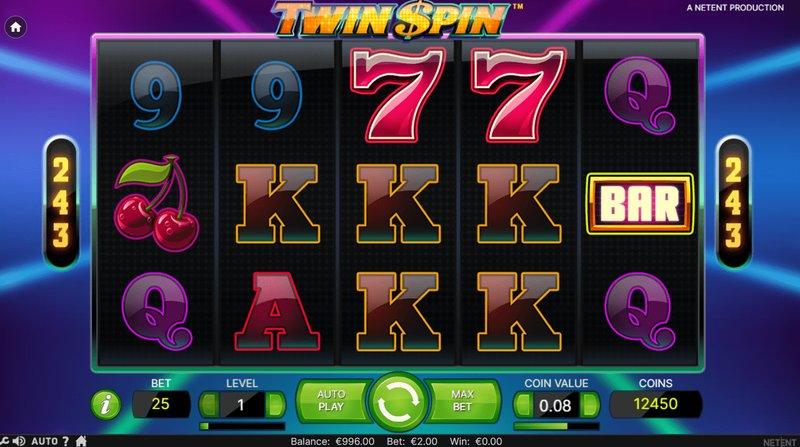The image size is (800, 447).
Task: Spin the reels with the circular arrows button
Action: (399, 403)
